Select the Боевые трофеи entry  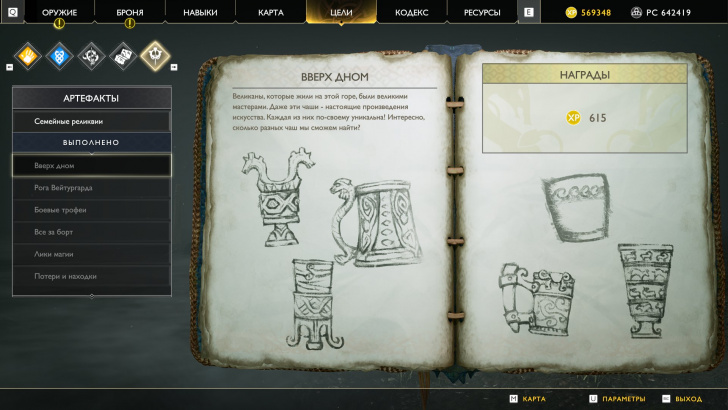[91, 209]
